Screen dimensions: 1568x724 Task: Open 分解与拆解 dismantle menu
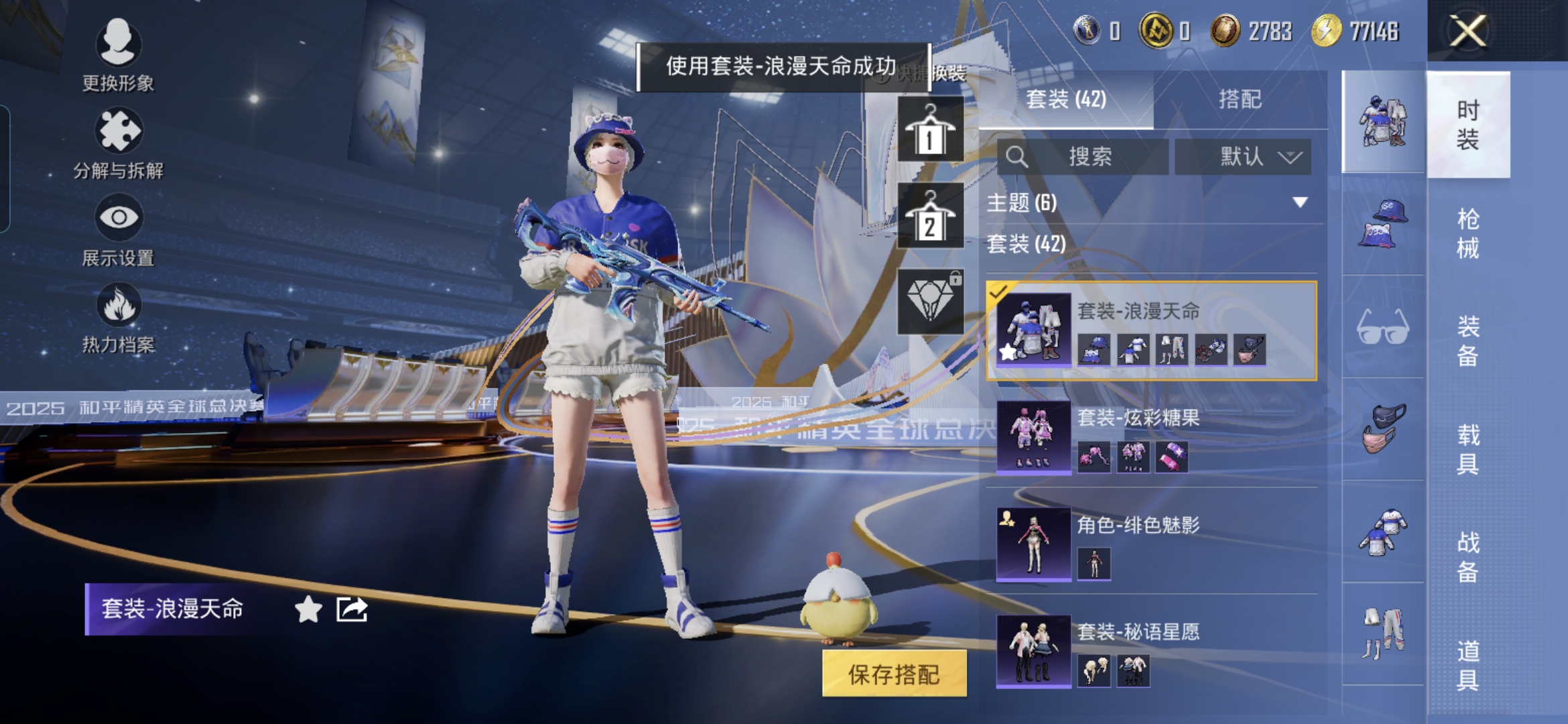[118, 143]
